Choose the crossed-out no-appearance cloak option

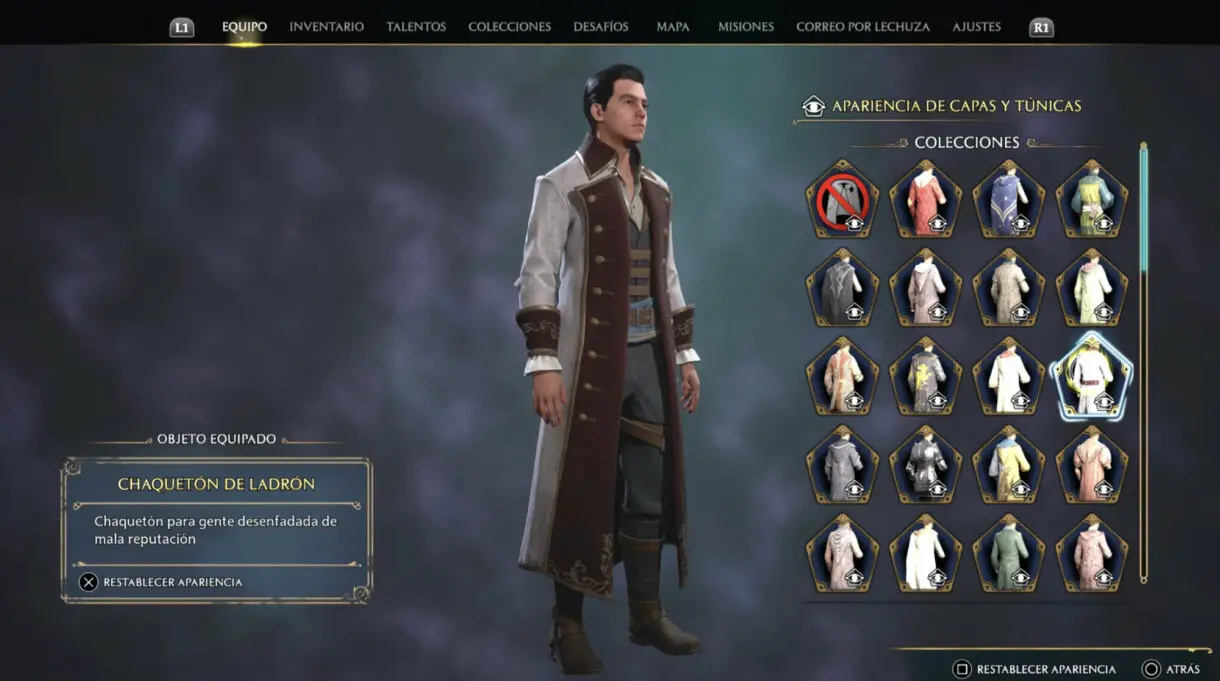[842, 200]
